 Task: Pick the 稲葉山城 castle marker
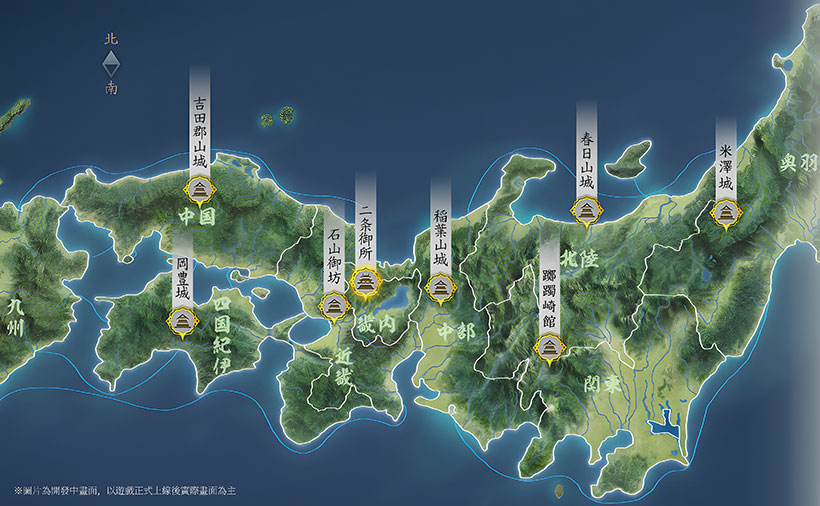[x=439, y=288]
